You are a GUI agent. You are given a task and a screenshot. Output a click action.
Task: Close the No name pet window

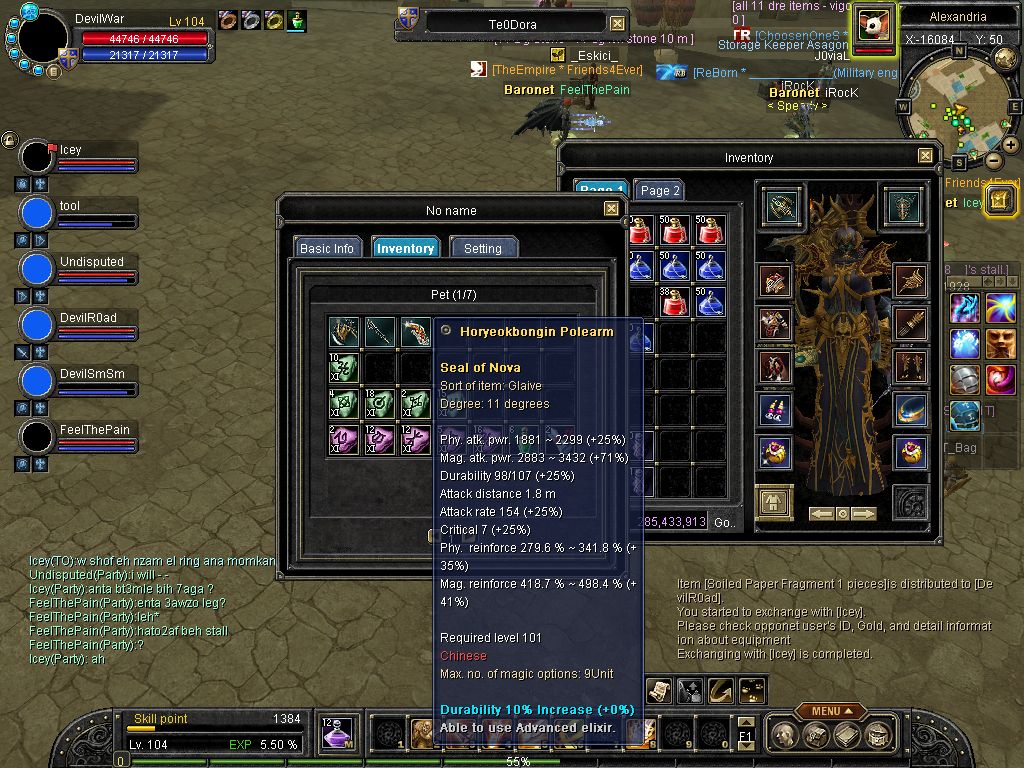pos(611,209)
